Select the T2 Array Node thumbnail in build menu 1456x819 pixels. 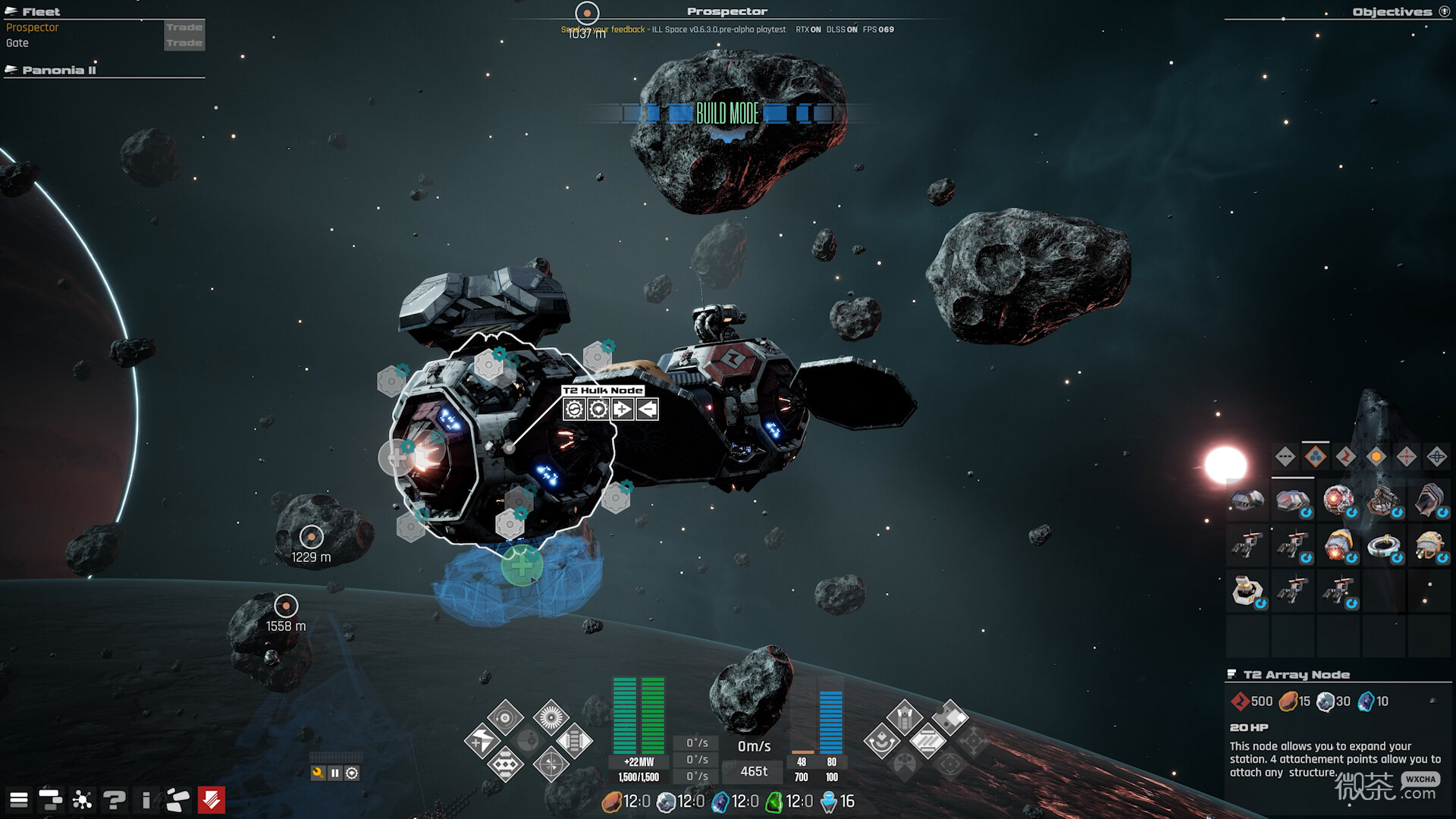[x=1293, y=501]
